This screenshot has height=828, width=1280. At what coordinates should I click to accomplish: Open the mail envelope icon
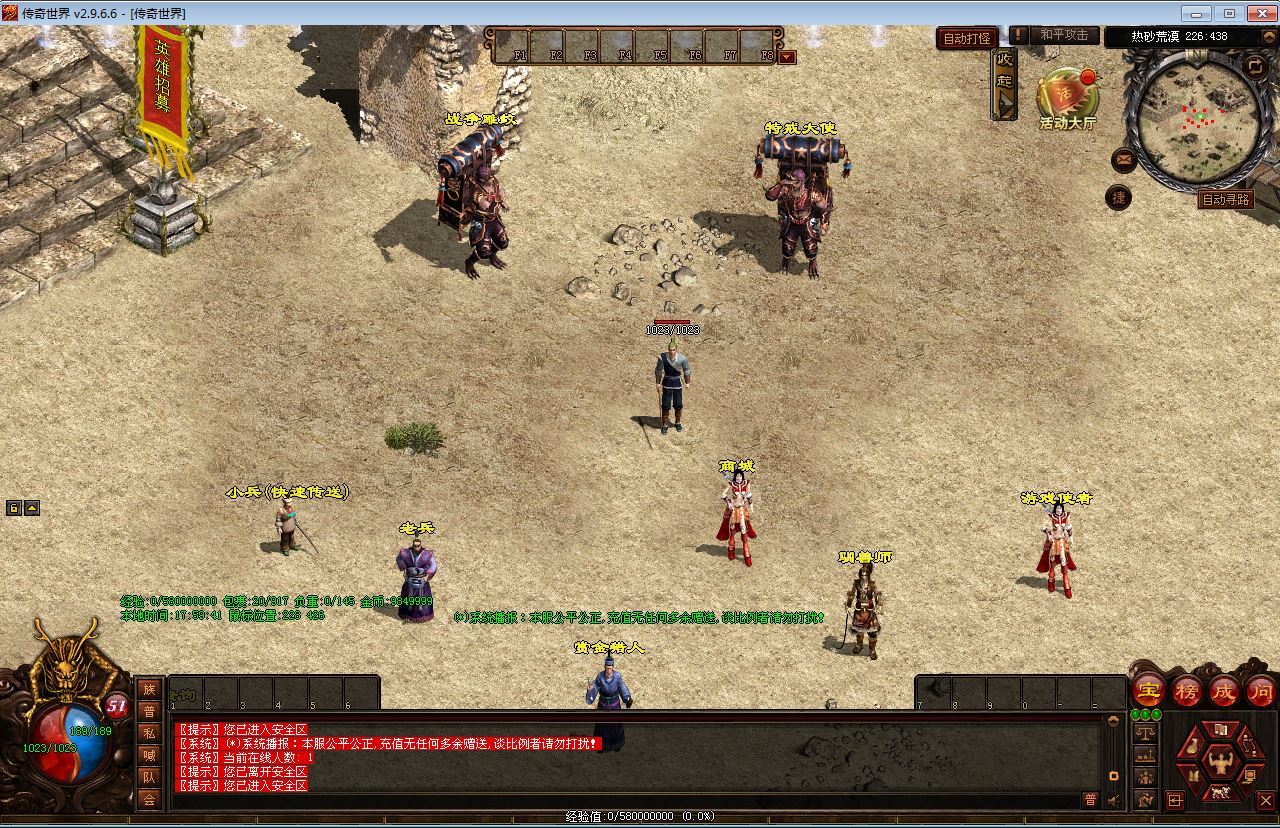tap(1123, 159)
